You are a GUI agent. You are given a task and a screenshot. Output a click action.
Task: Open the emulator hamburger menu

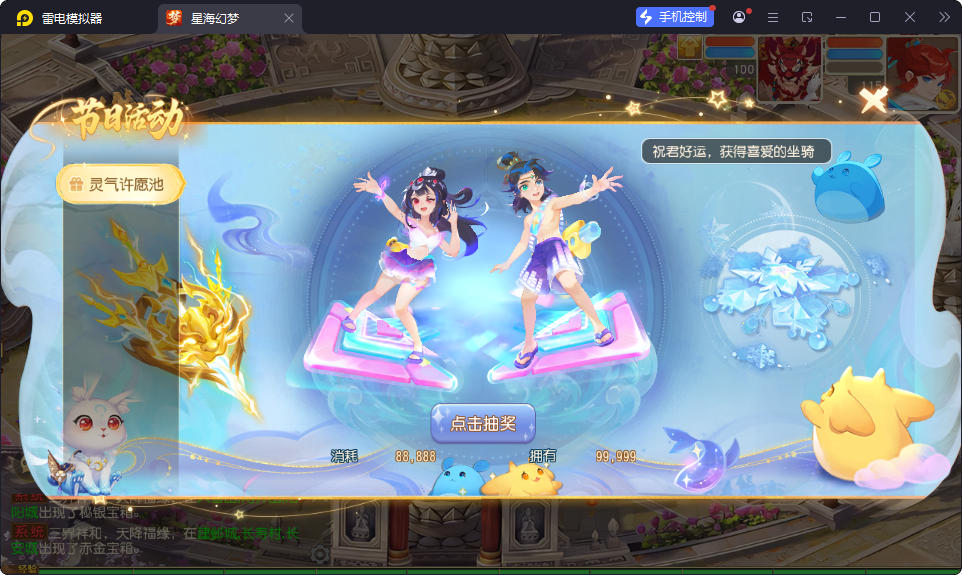click(773, 17)
